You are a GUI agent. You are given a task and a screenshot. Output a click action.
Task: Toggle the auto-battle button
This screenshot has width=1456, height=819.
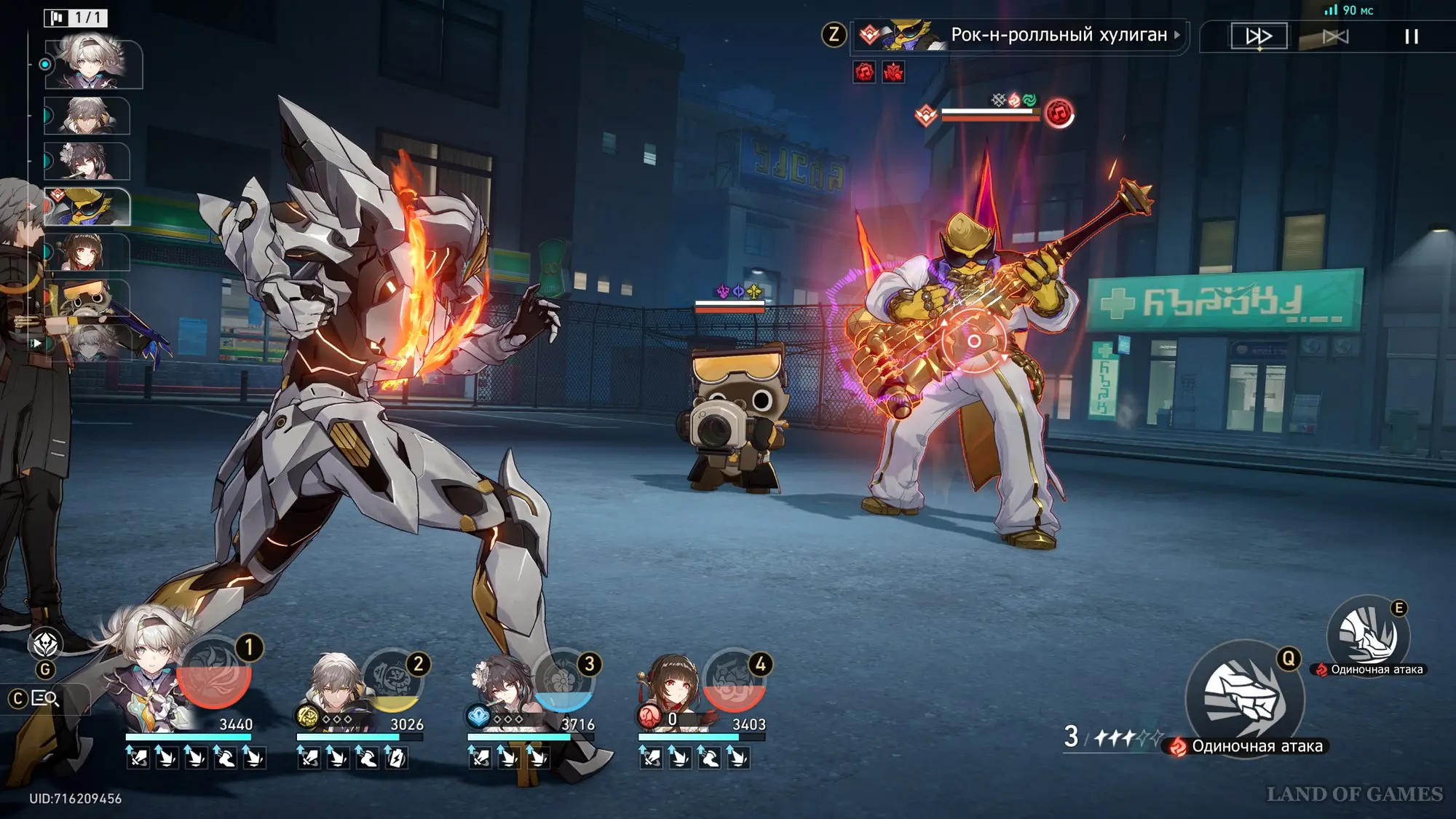click(x=1335, y=36)
